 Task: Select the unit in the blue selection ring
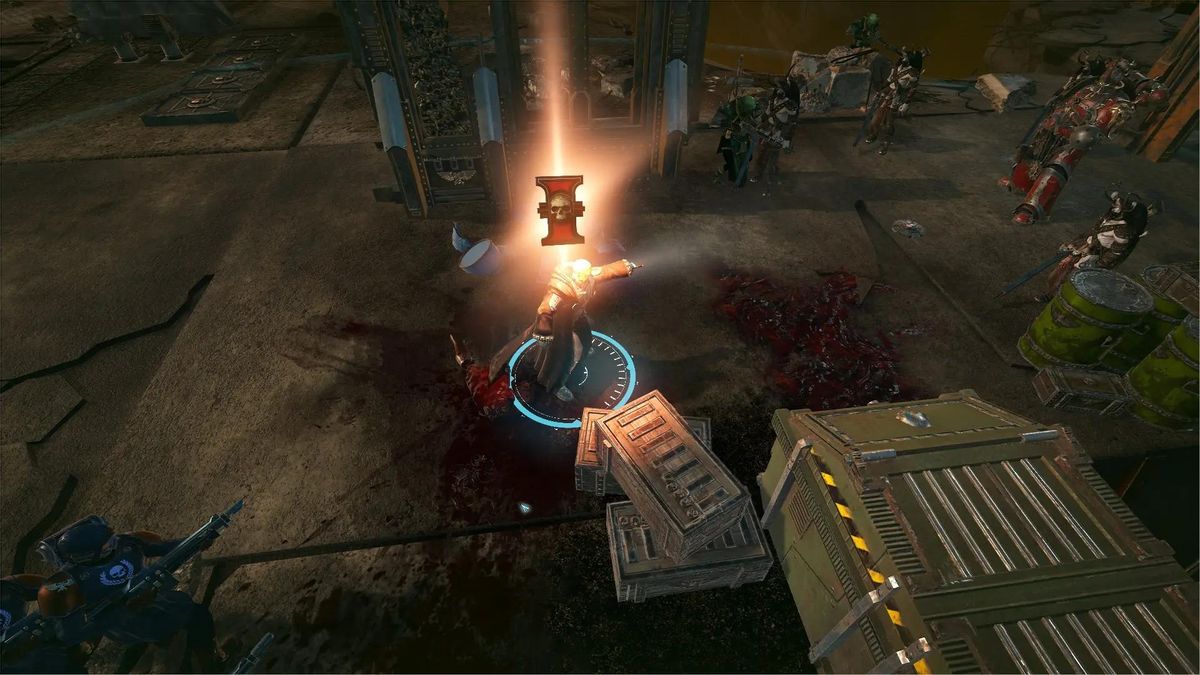point(567,330)
